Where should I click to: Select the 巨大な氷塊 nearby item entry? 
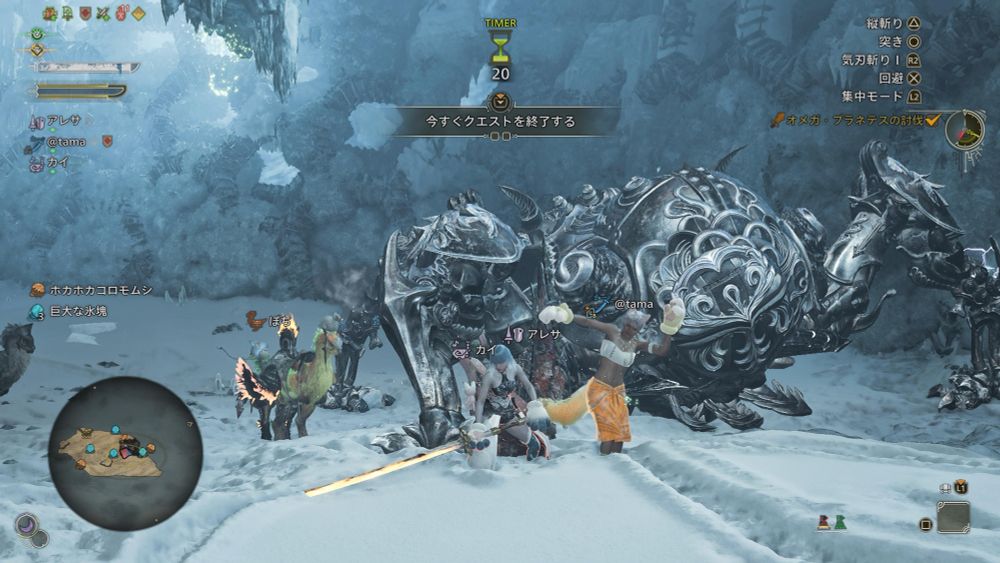click(x=78, y=312)
